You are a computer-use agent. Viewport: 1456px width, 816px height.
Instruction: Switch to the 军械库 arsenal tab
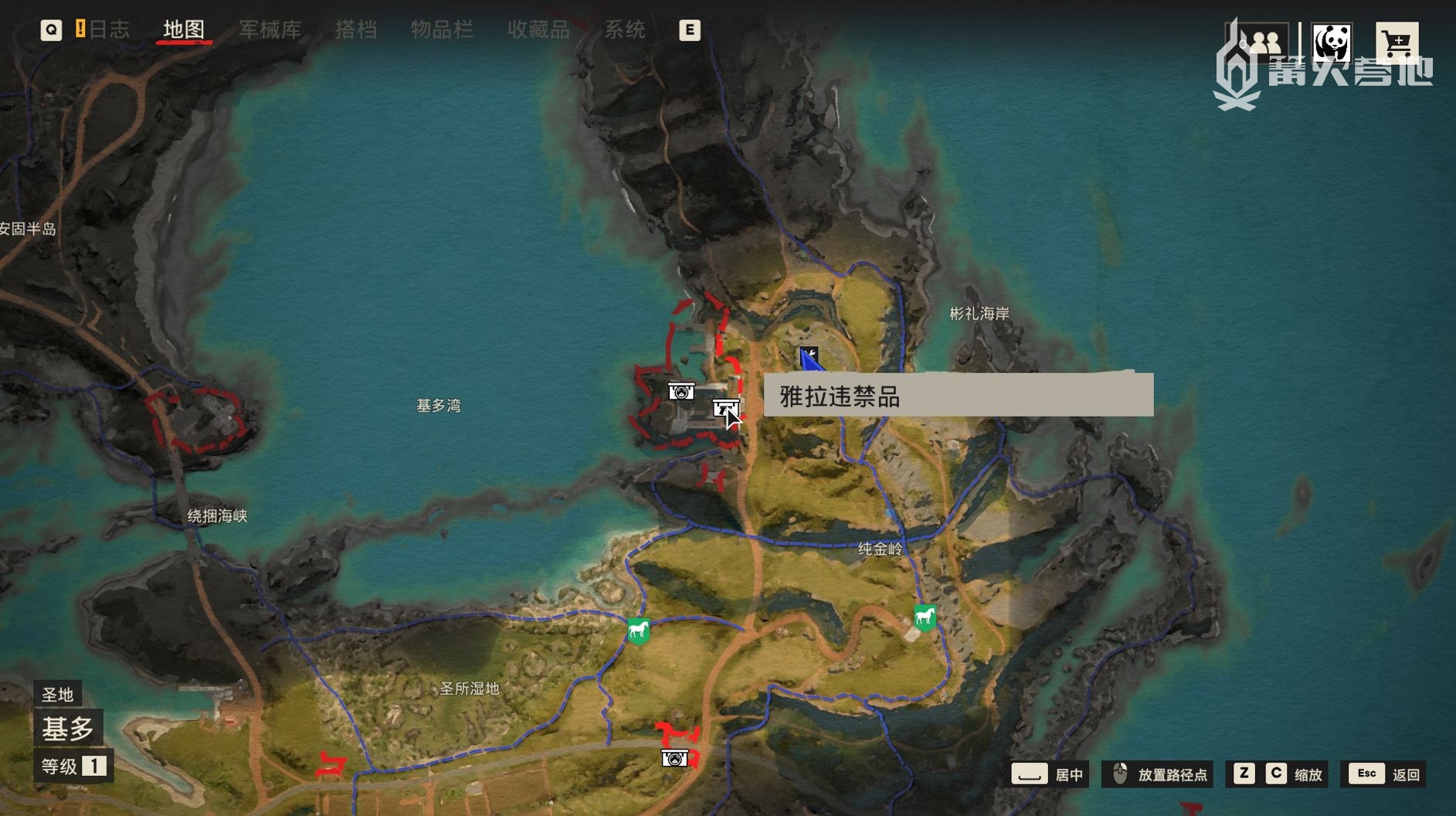(x=270, y=29)
